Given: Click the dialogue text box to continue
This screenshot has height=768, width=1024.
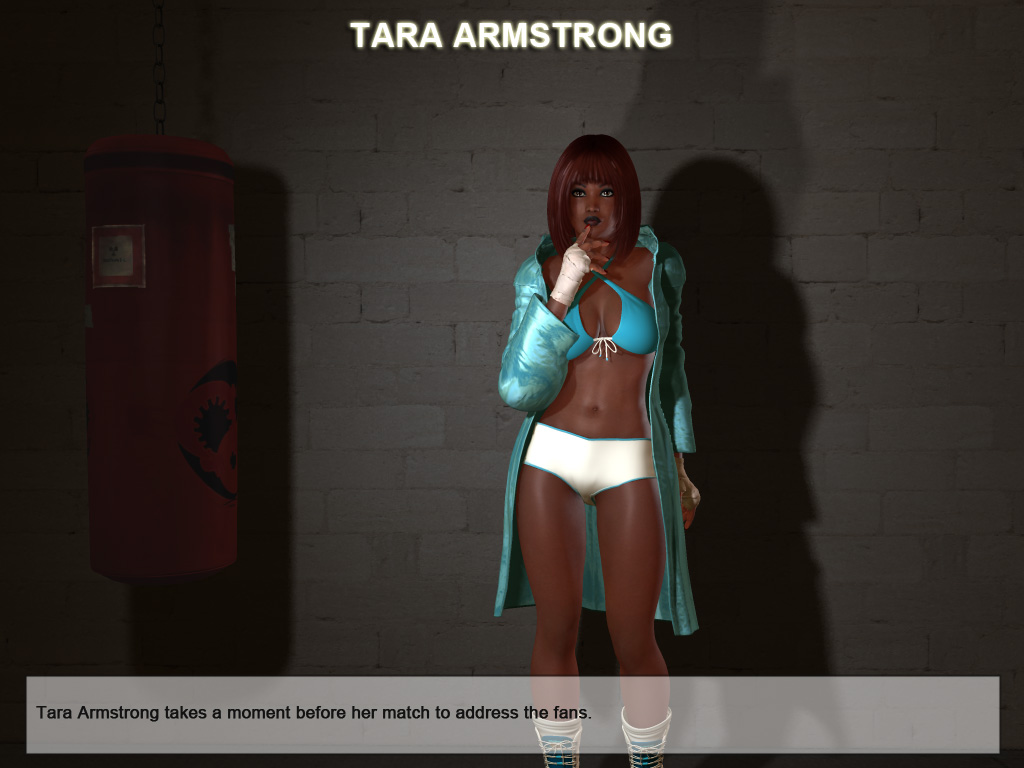Looking at the screenshot, I should (x=512, y=714).
